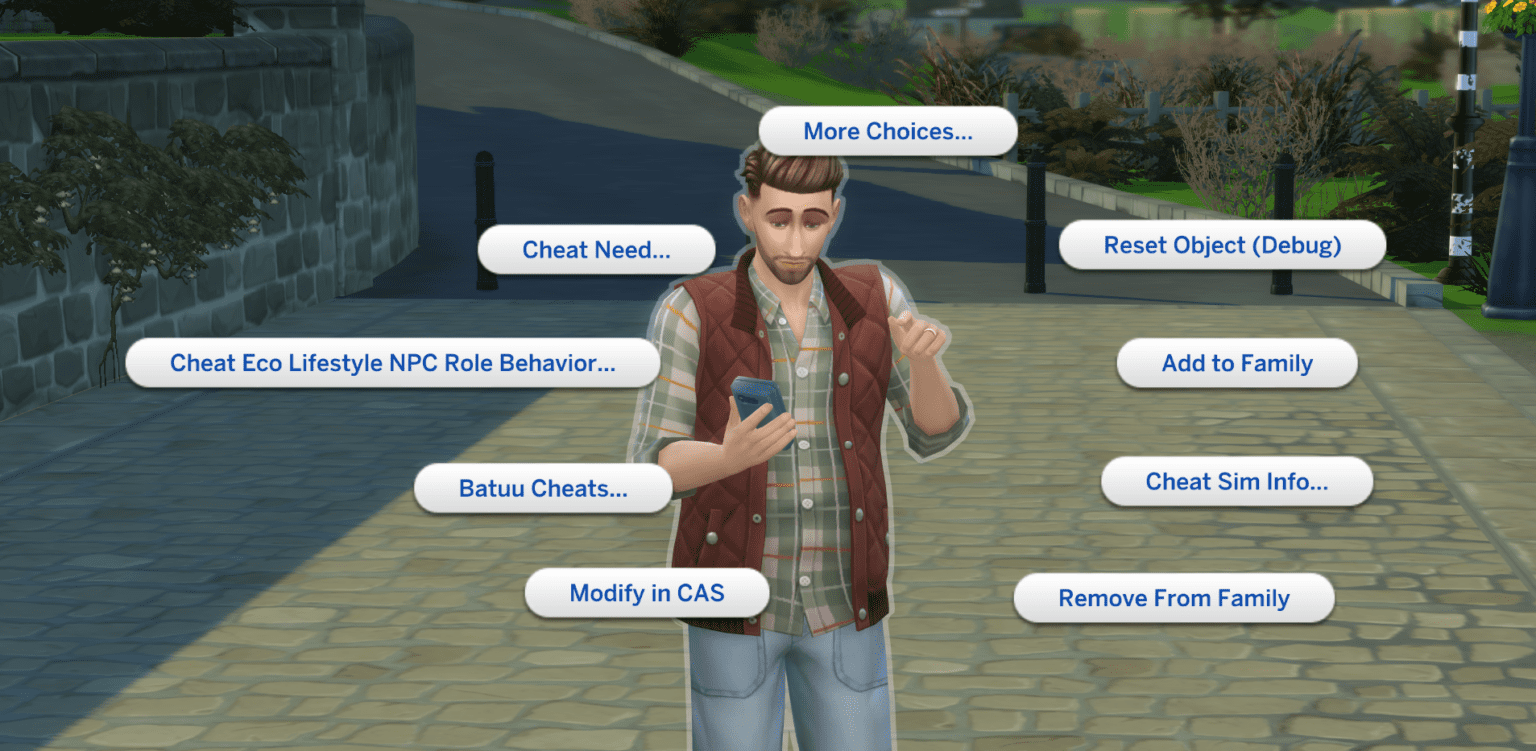The image size is (1536, 751).
Task: Choose Reset Object (Debug)
Action: [1222, 246]
